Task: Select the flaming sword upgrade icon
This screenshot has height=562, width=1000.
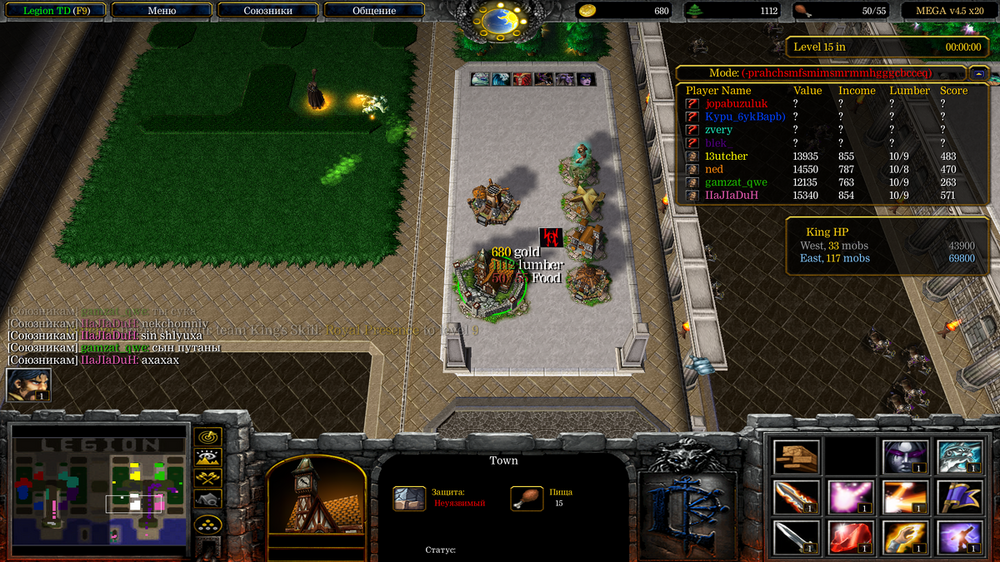Action: click(x=797, y=497)
